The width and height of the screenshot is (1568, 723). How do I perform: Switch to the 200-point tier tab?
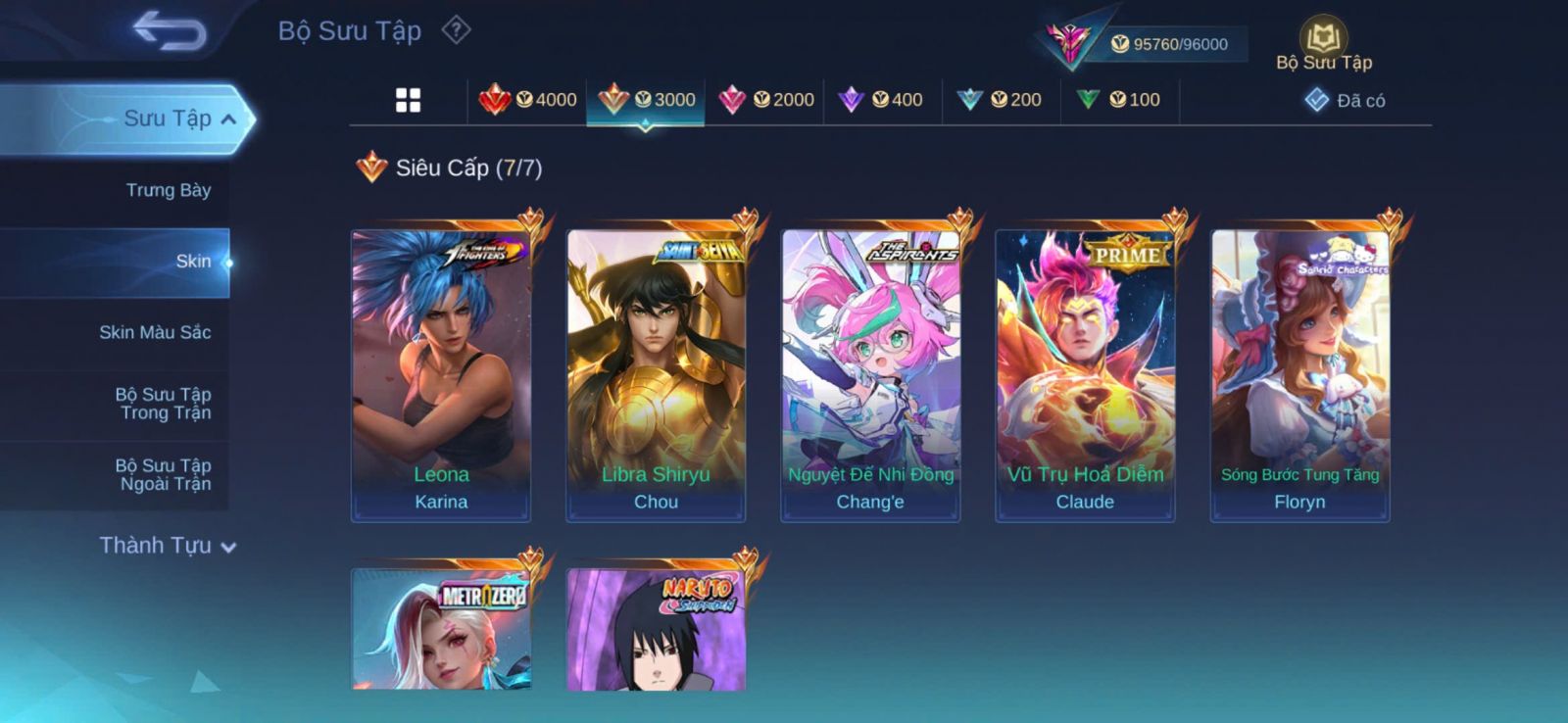click(x=1000, y=100)
